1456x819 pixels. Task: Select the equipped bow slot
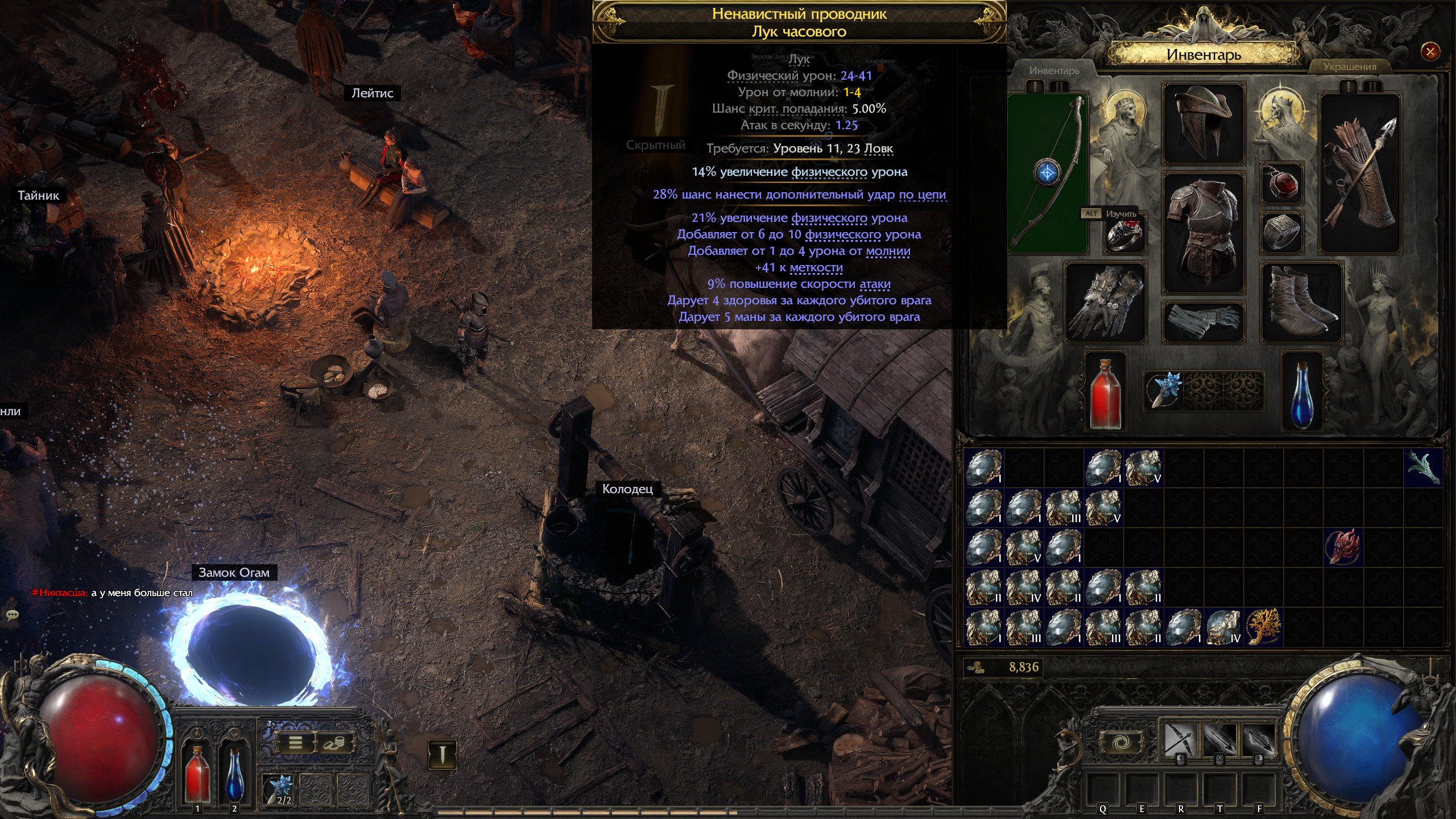1048,173
